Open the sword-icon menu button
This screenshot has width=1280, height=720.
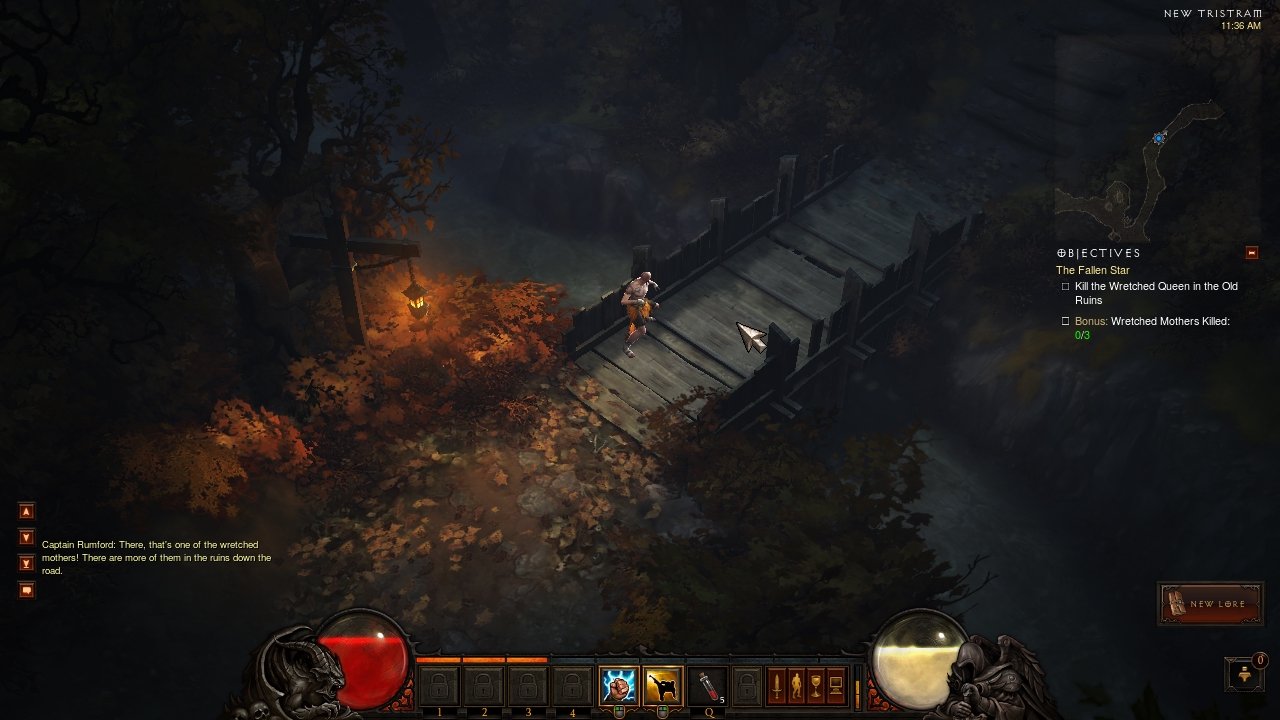point(776,686)
